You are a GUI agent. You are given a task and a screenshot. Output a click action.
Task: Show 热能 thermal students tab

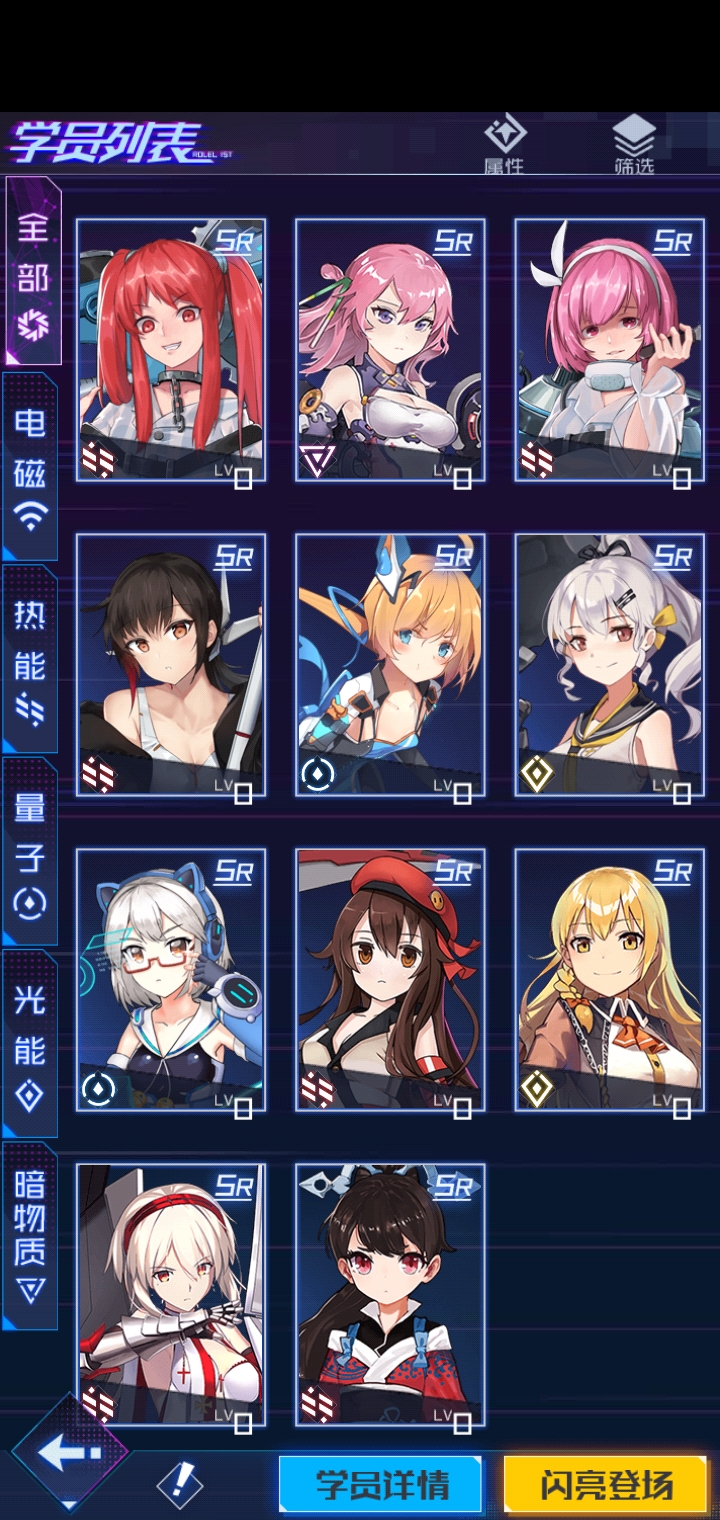(x=30, y=660)
